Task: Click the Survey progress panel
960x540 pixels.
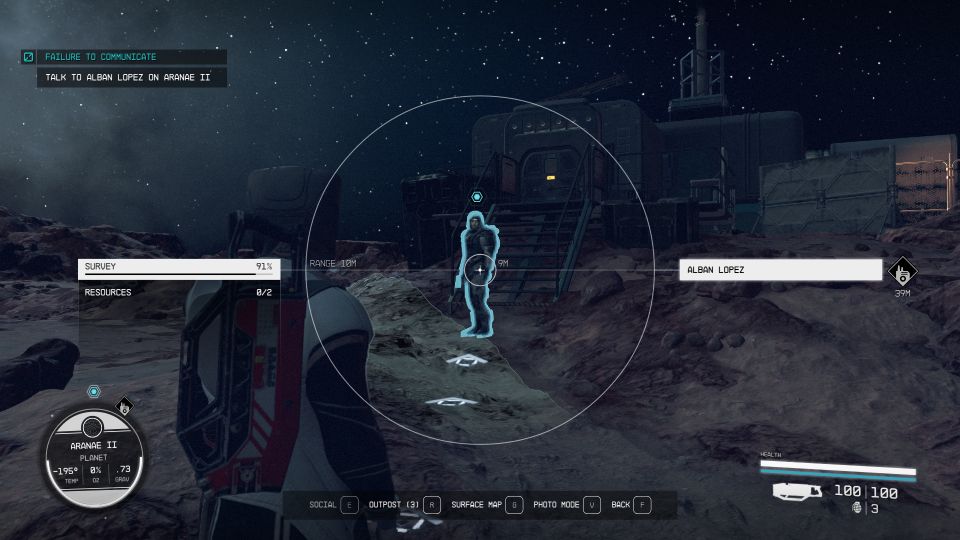Action: click(x=178, y=267)
